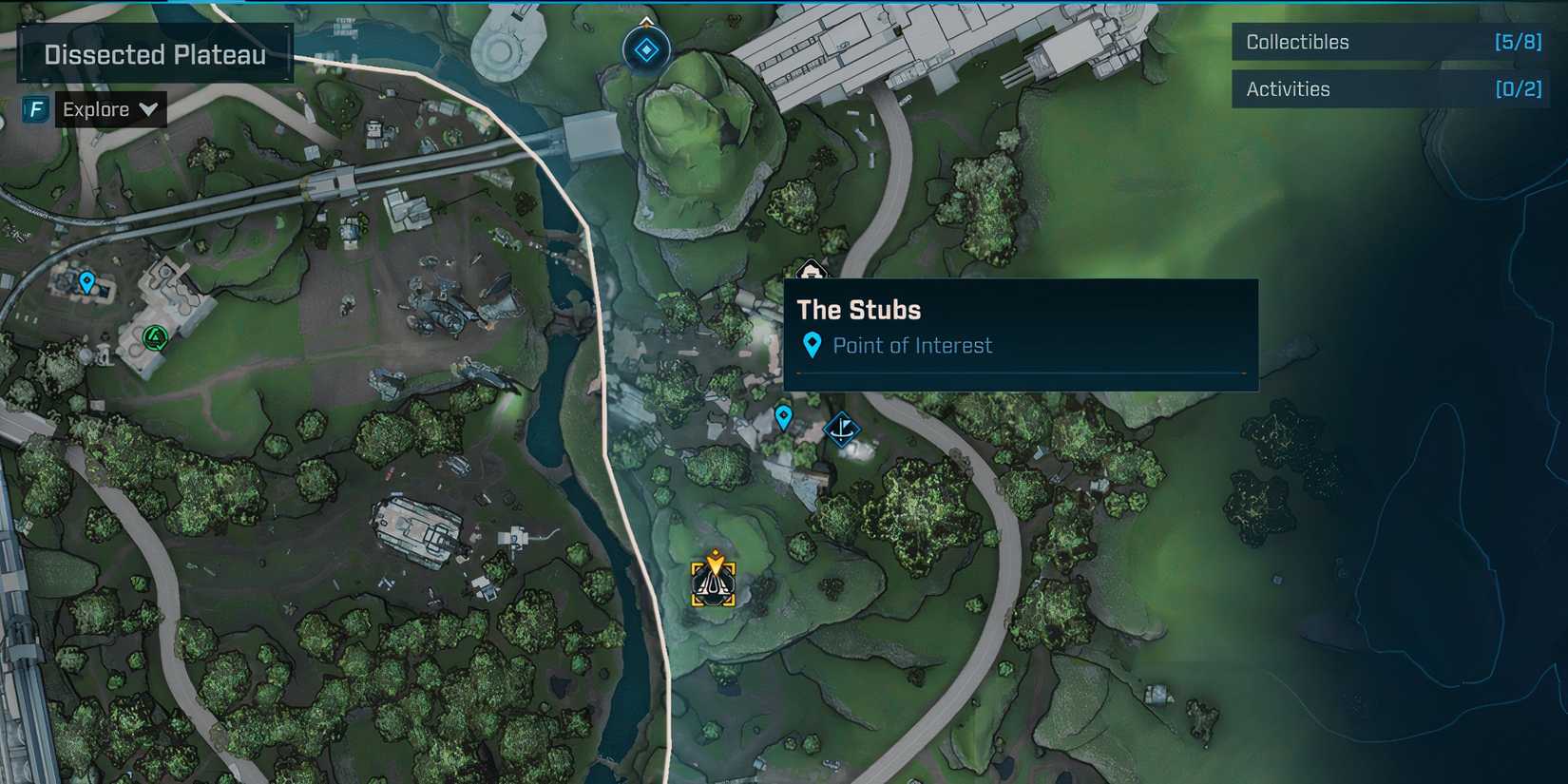The width and height of the screenshot is (1568, 784).
Task: Click the Point of Interest pin inside the tooltip
Action: [813, 345]
